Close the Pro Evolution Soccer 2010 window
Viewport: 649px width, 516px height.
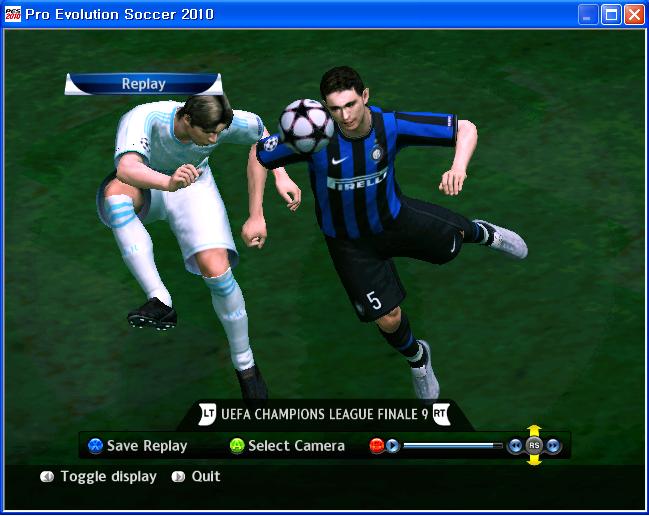(634, 14)
